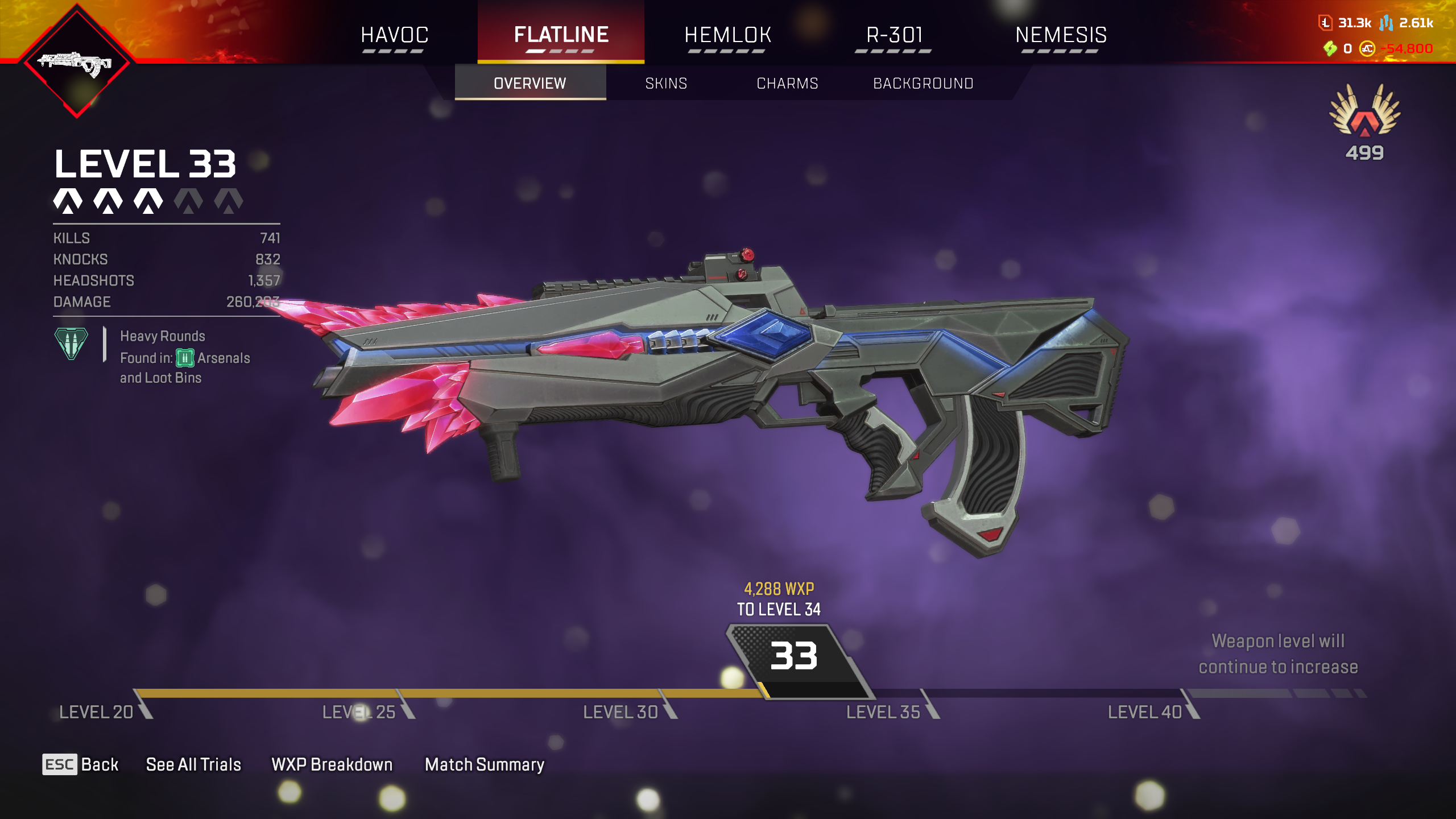1456x819 pixels.
Task: Choose the R-301 weapon tab
Action: click(894, 35)
